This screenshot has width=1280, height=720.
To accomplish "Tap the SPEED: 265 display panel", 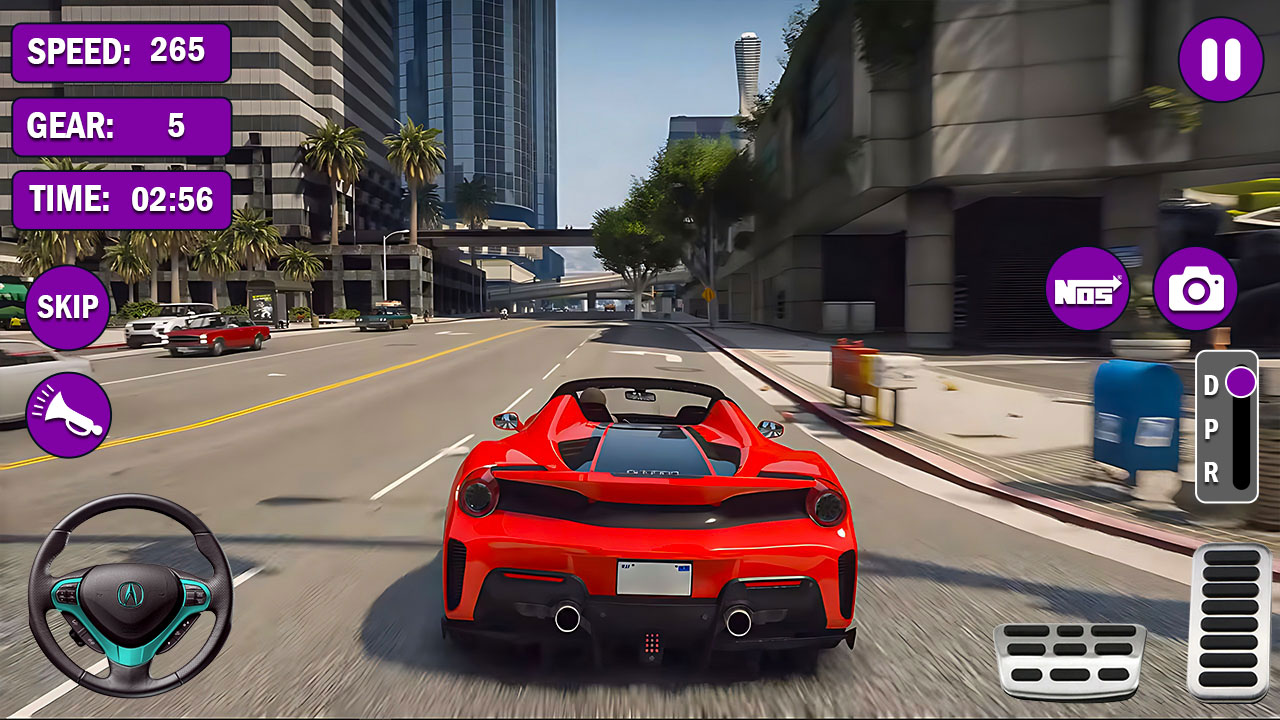I will tap(117, 51).
